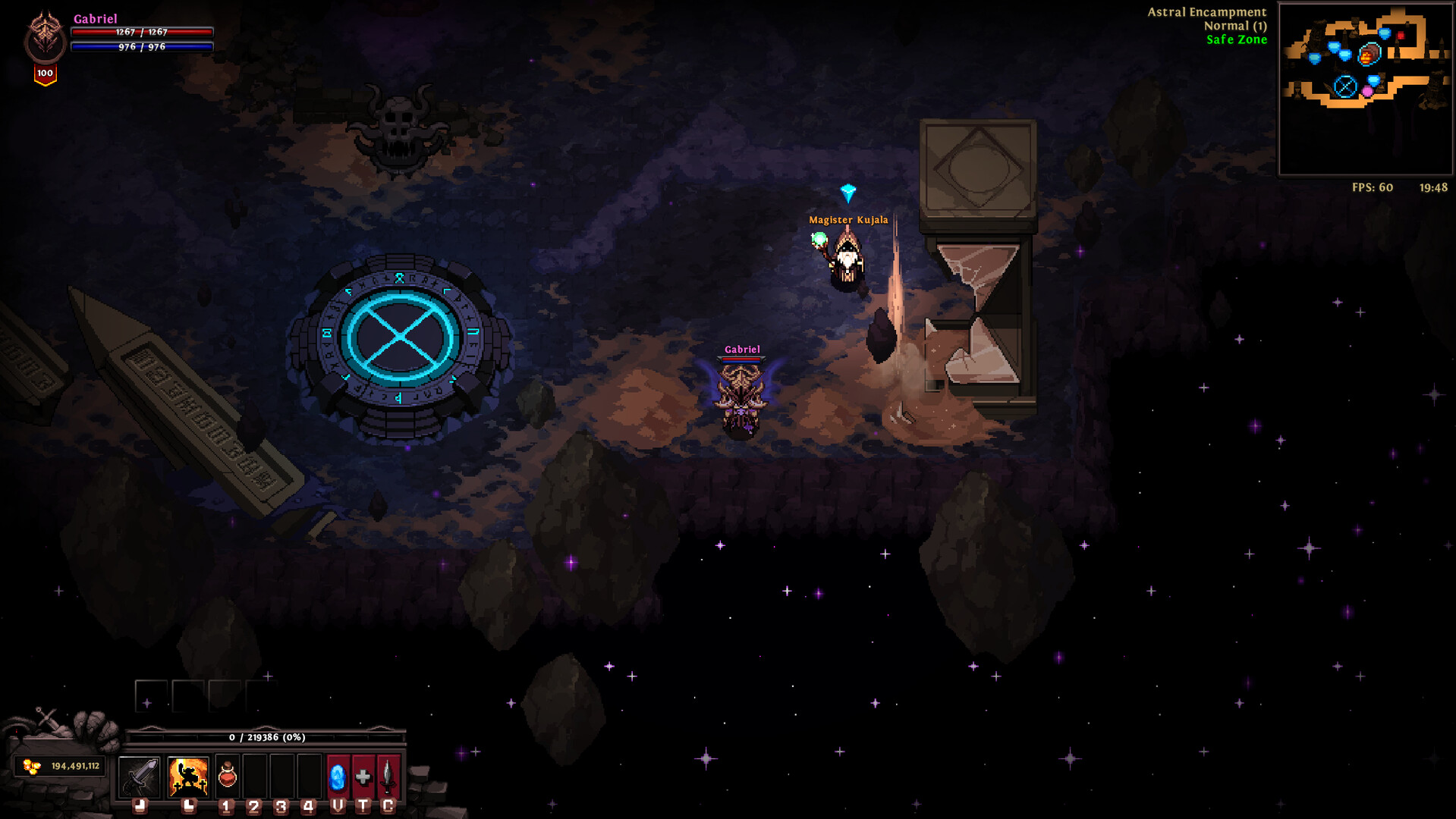
Task: Select the sword attack skill slot
Action: tap(140, 776)
